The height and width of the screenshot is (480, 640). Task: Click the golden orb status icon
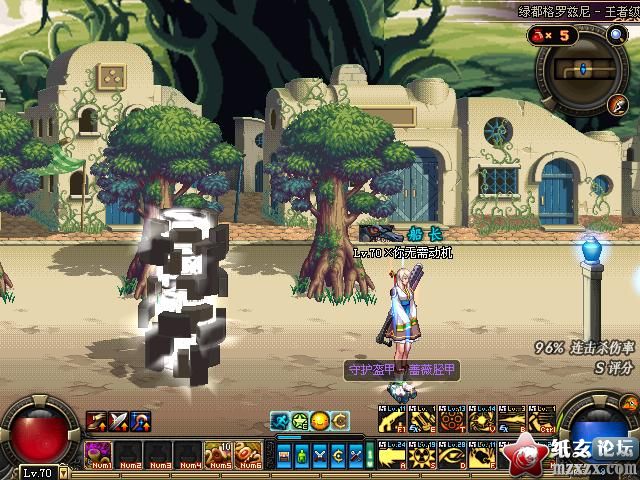pyautogui.click(x=319, y=421)
